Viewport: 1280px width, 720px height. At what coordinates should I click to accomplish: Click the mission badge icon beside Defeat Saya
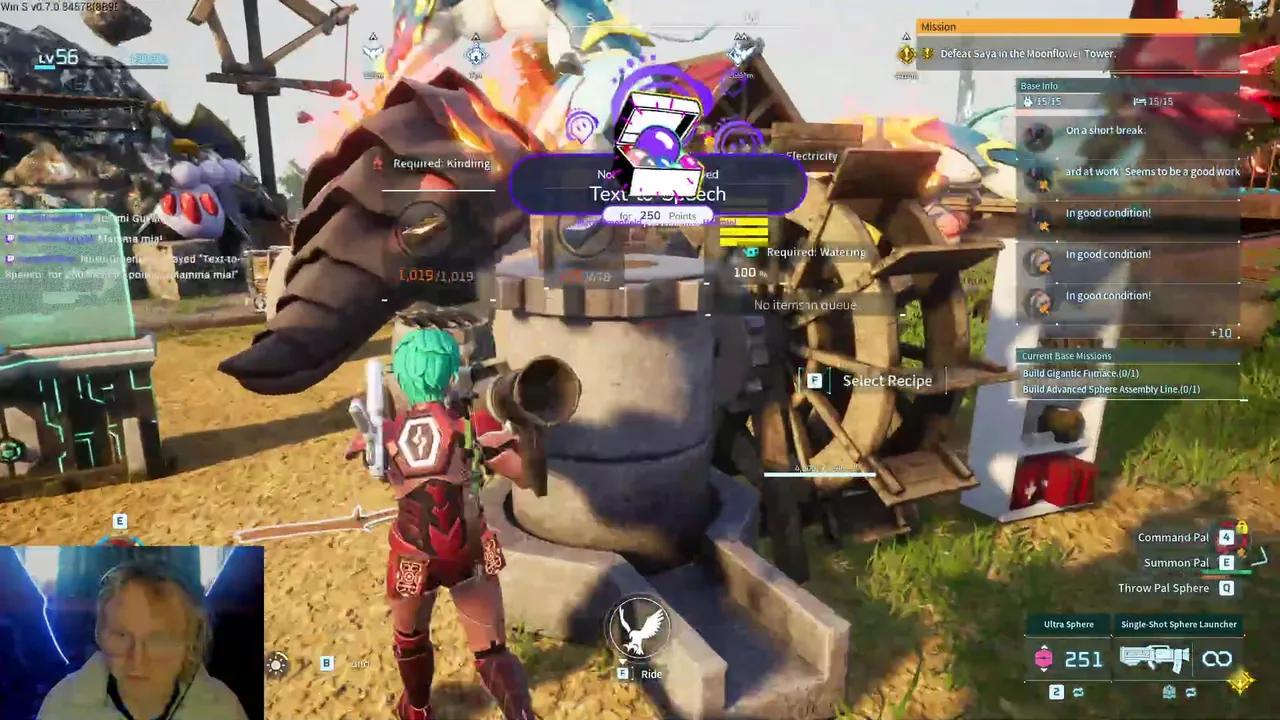906,53
